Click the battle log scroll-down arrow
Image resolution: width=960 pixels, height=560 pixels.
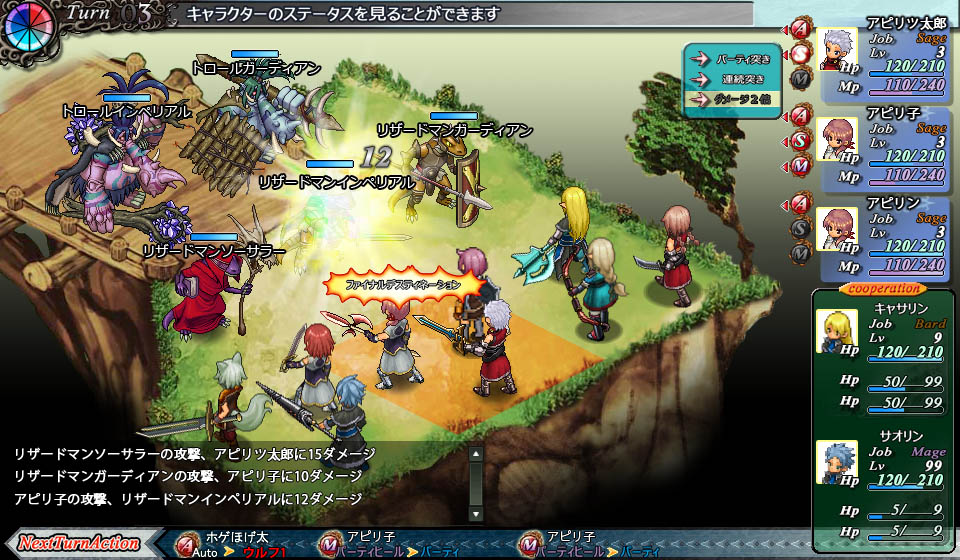click(x=476, y=513)
